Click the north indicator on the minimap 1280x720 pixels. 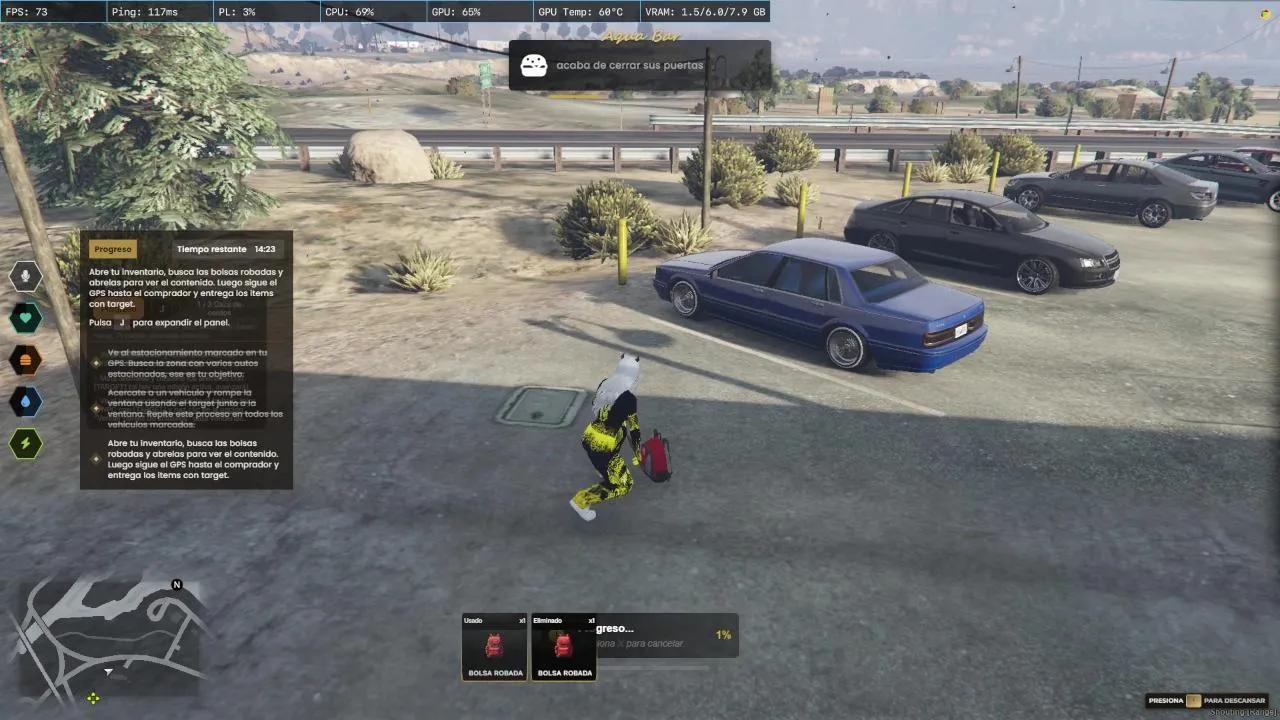click(176, 584)
